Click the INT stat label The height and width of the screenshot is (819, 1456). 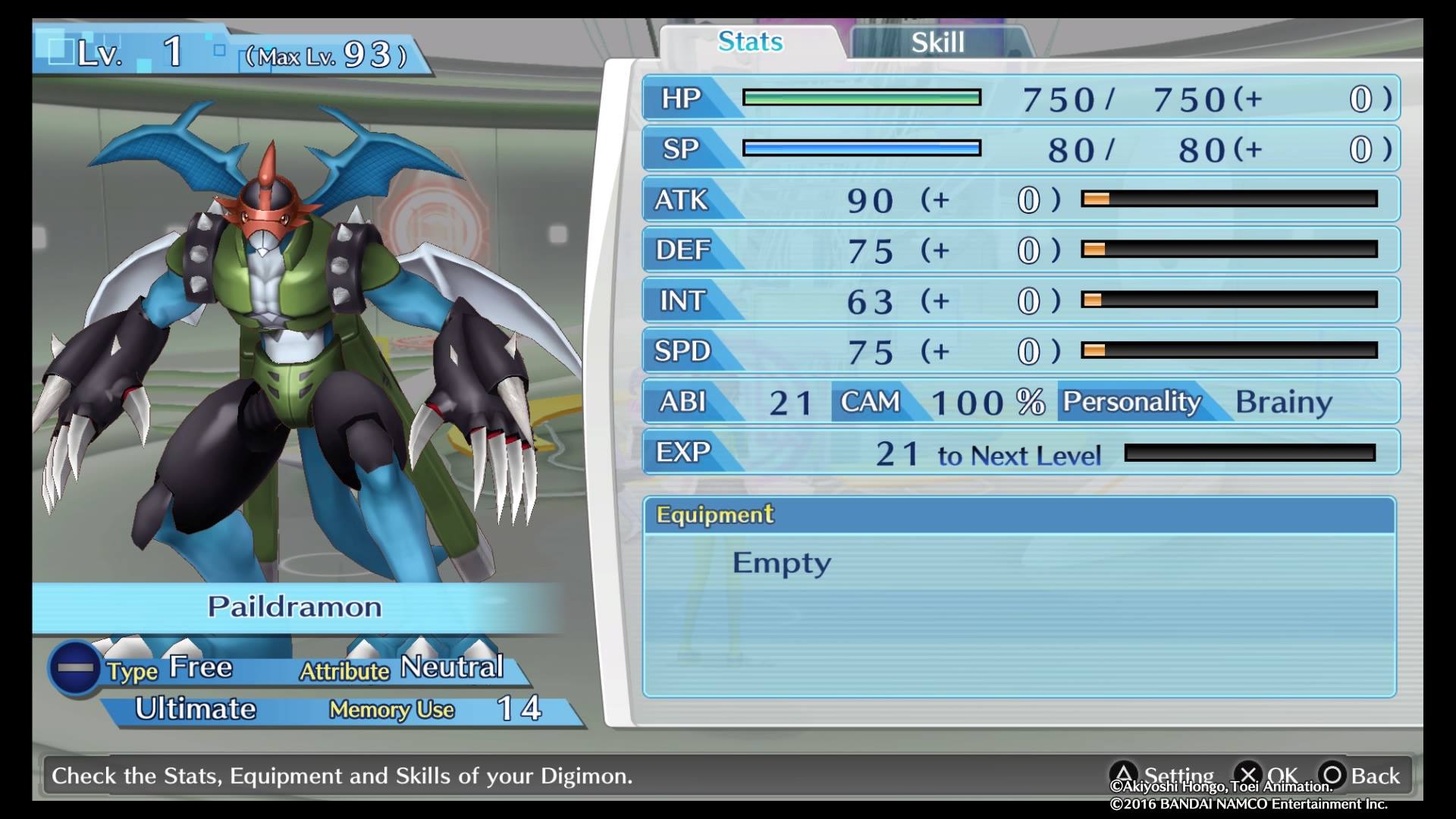[682, 300]
